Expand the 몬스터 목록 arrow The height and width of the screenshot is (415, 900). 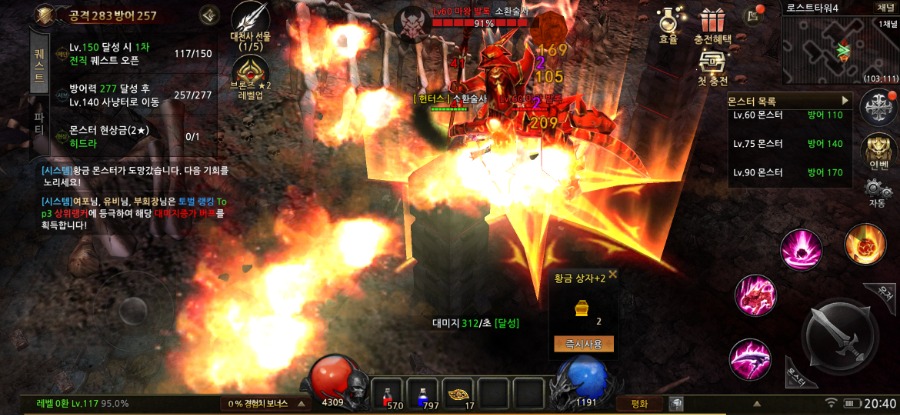845,100
